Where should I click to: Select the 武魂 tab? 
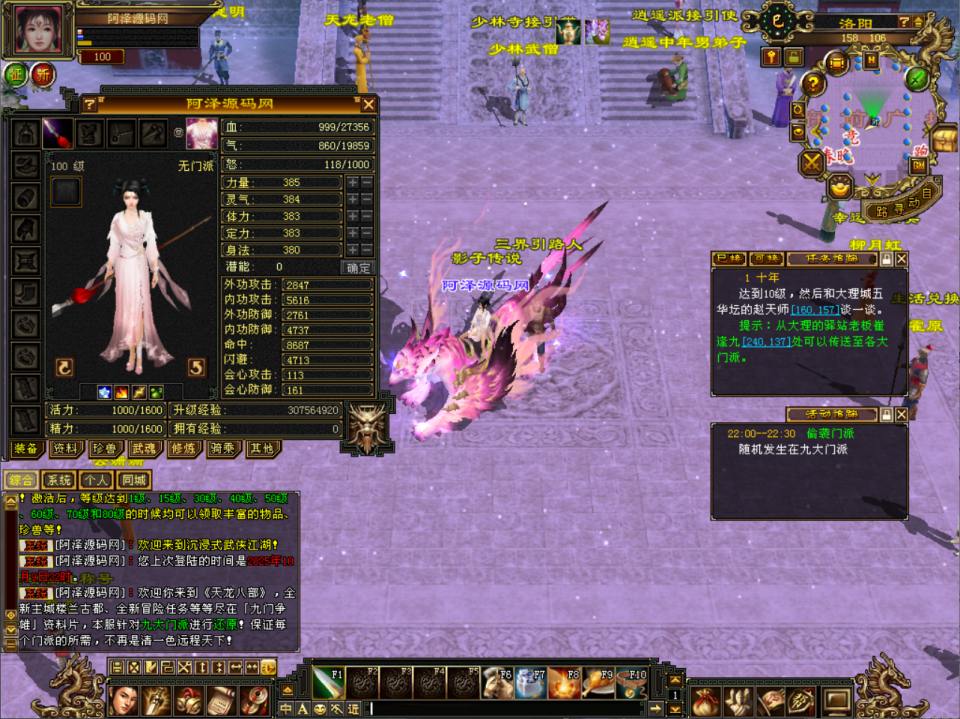[144, 450]
